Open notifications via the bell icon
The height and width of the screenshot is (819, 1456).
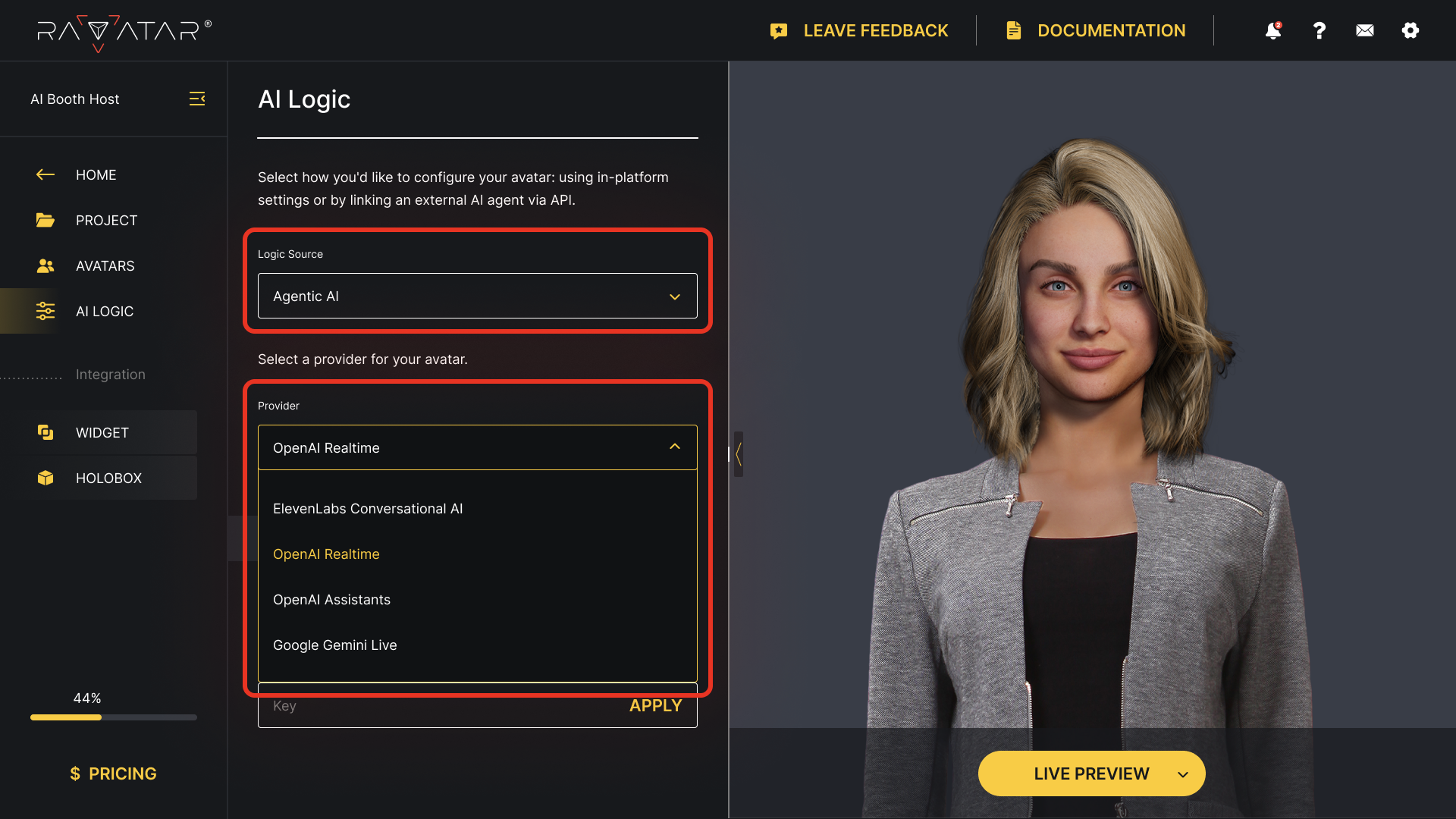[x=1272, y=30]
